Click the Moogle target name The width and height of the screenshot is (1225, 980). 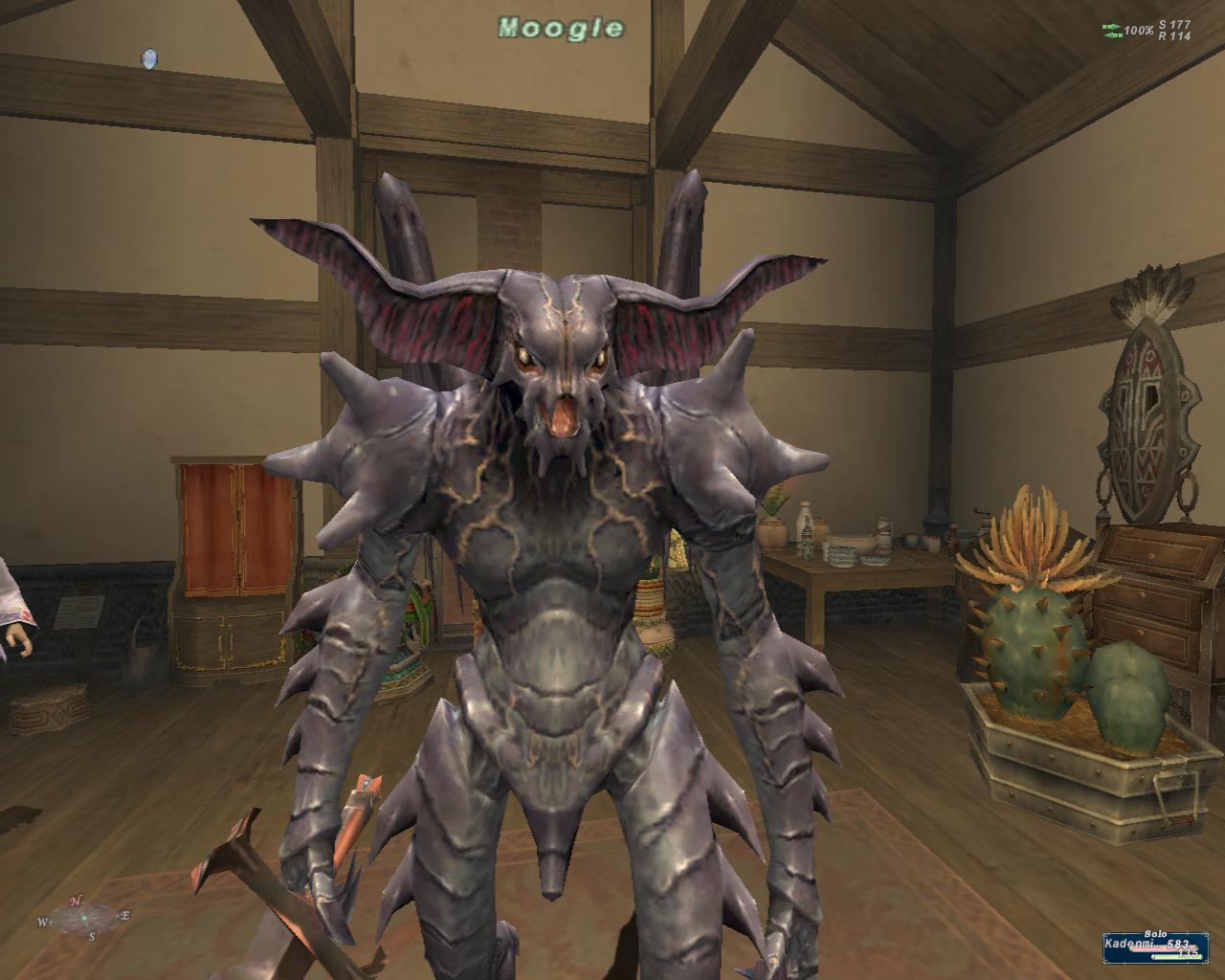click(561, 28)
